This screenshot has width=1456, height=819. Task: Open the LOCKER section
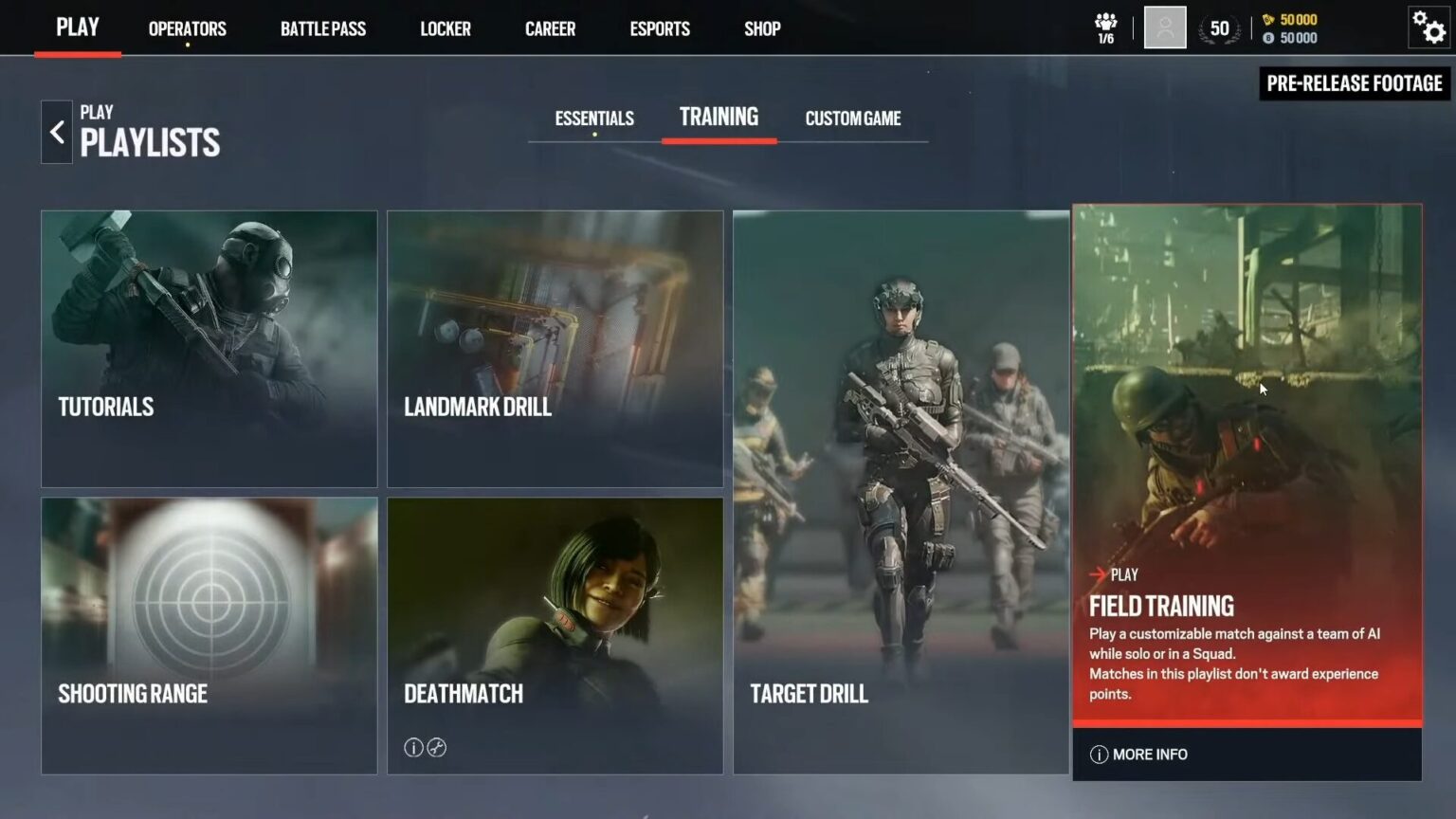click(446, 28)
